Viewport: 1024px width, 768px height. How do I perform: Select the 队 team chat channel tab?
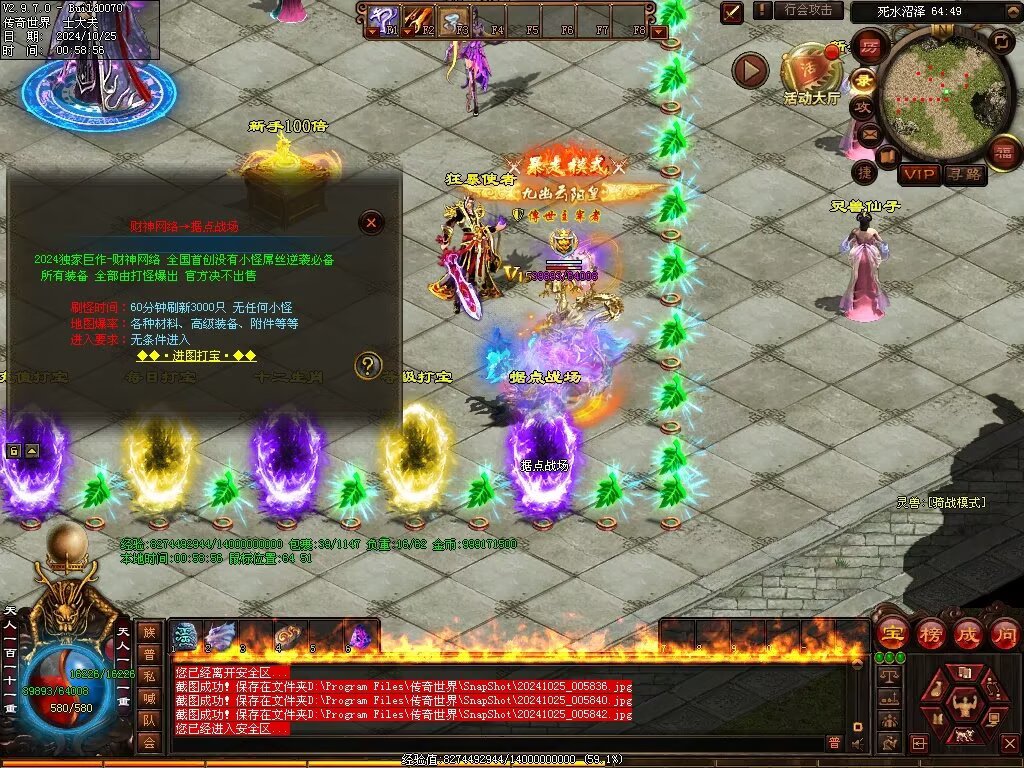tap(149, 719)
